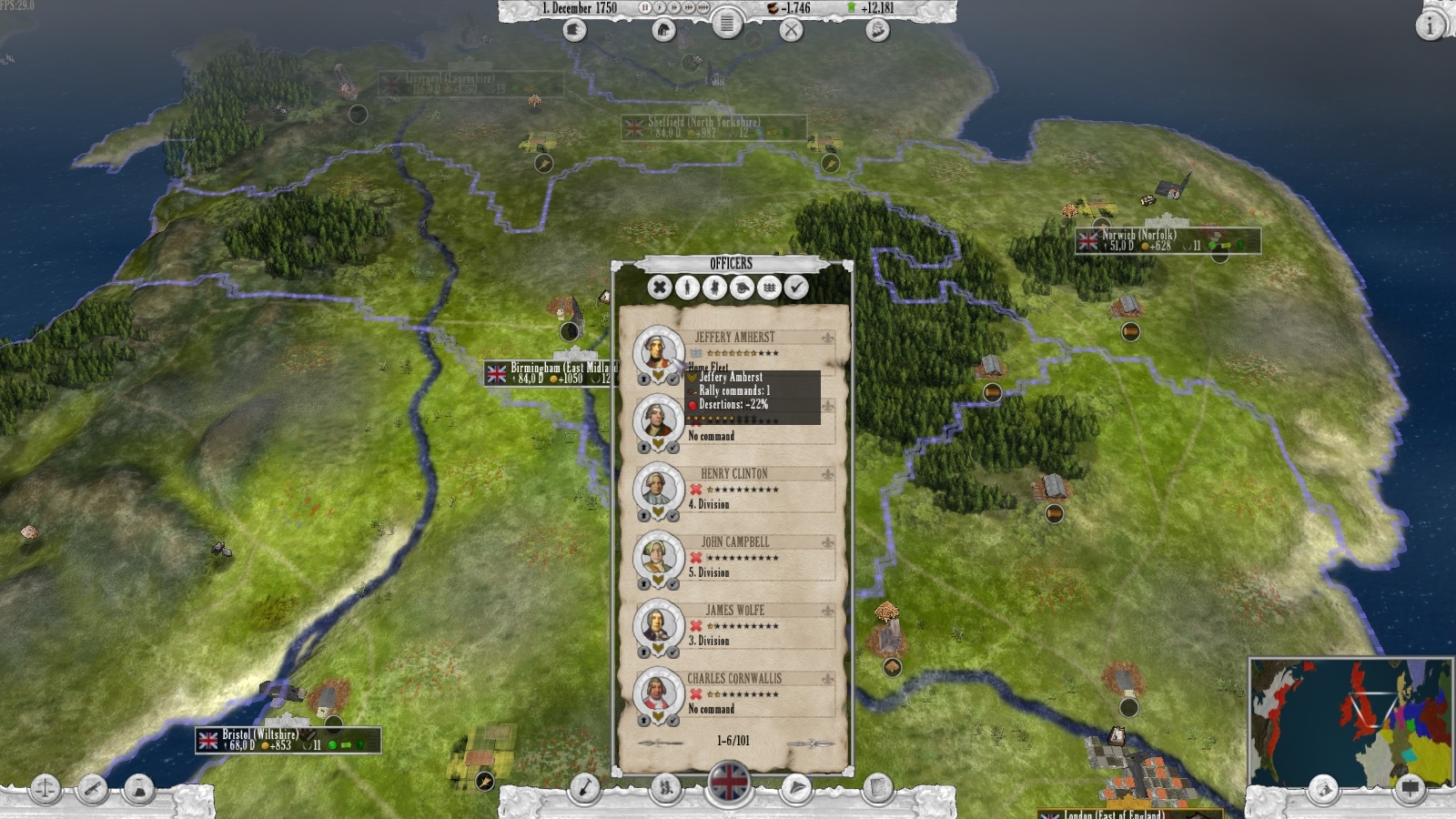Toggle the checkmark under Jeffery Amherst's portrait
Viewport: 1456px width, 819px height.
click(672, 380)
